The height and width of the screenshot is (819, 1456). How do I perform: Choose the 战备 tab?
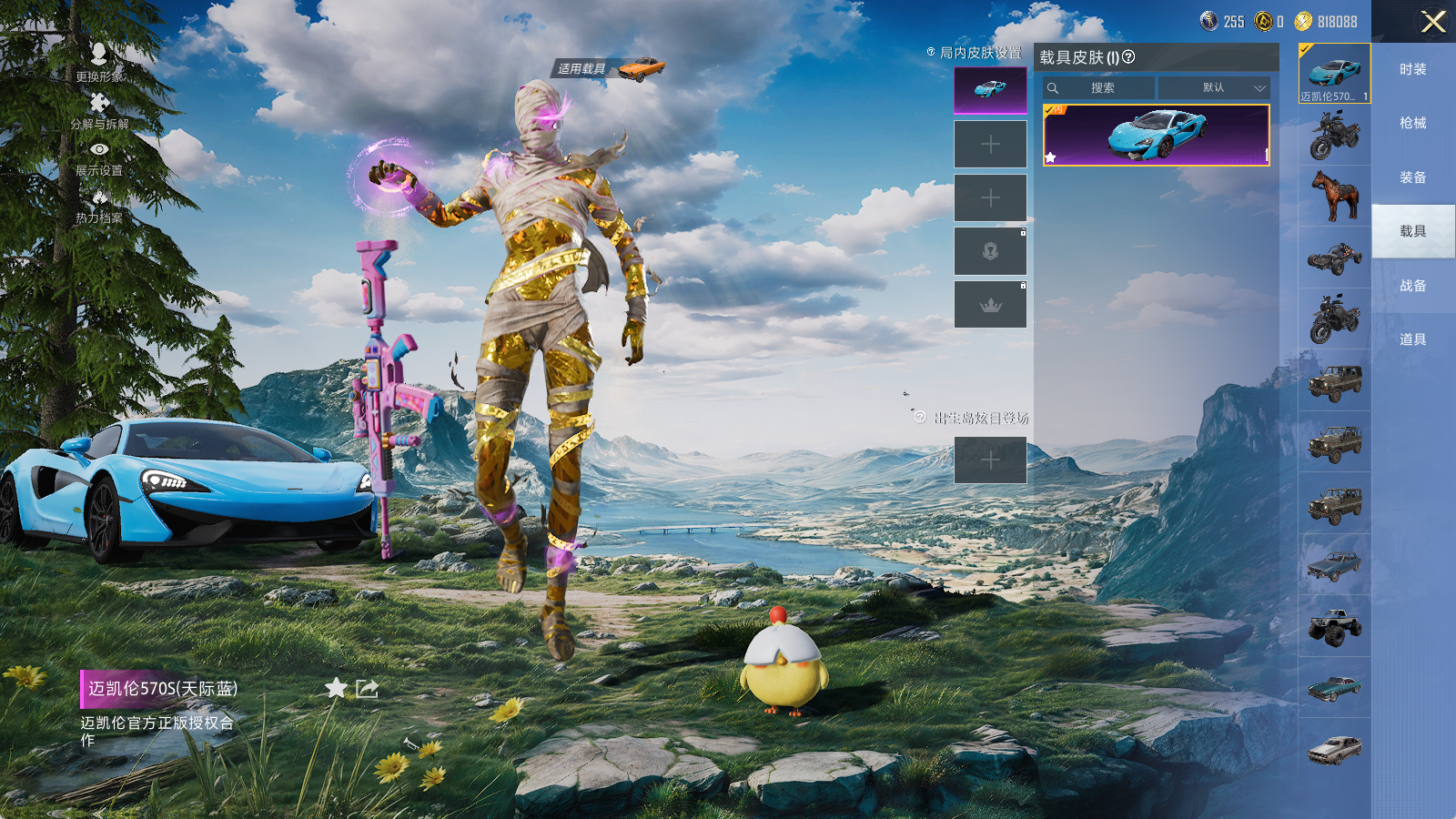pos(1412,286)
